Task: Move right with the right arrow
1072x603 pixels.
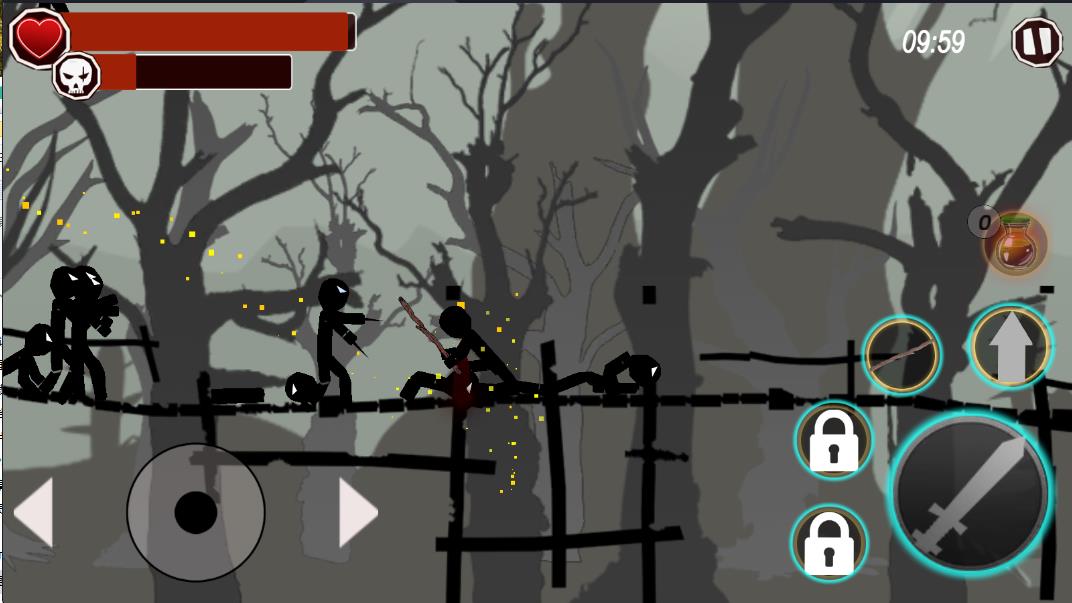Action: [x=357, y=513]
